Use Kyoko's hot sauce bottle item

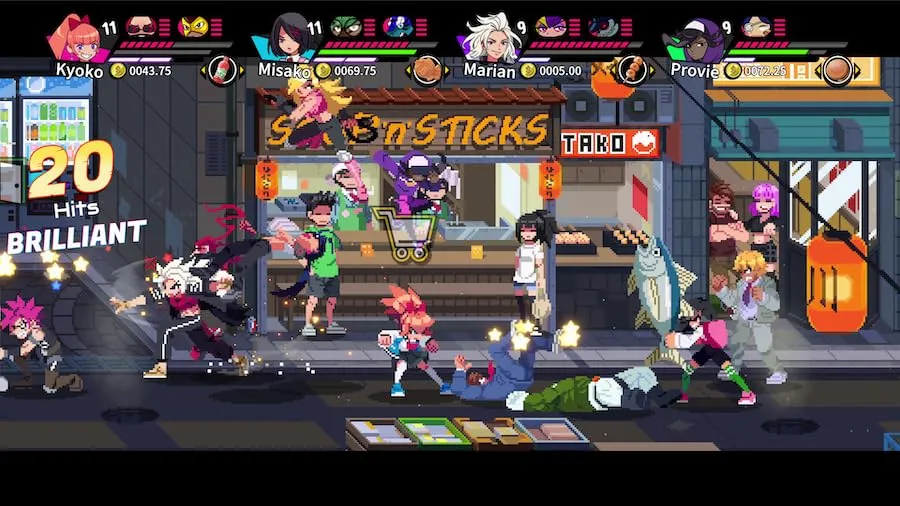click(221, 70)
